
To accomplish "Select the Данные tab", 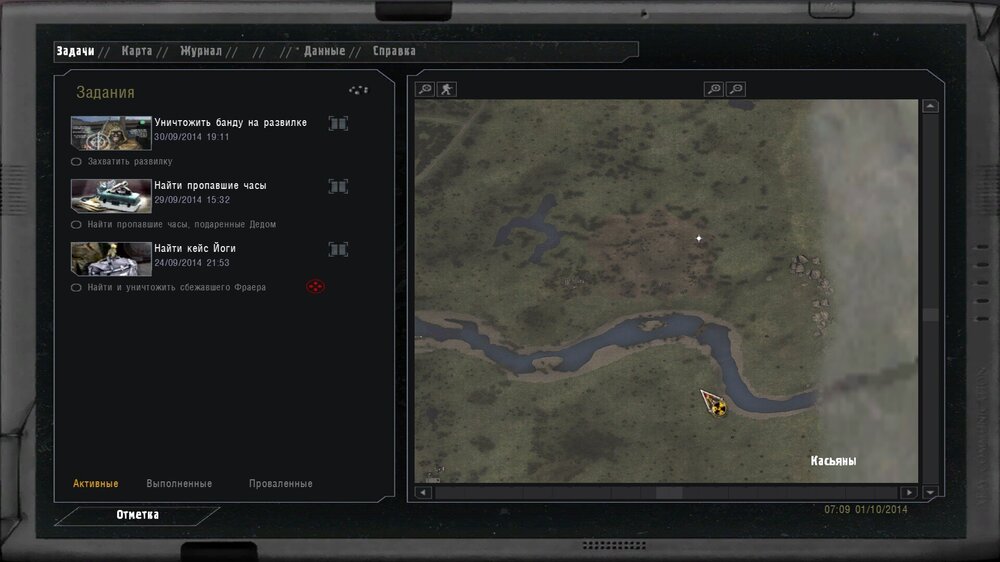I will pos(324,51).
